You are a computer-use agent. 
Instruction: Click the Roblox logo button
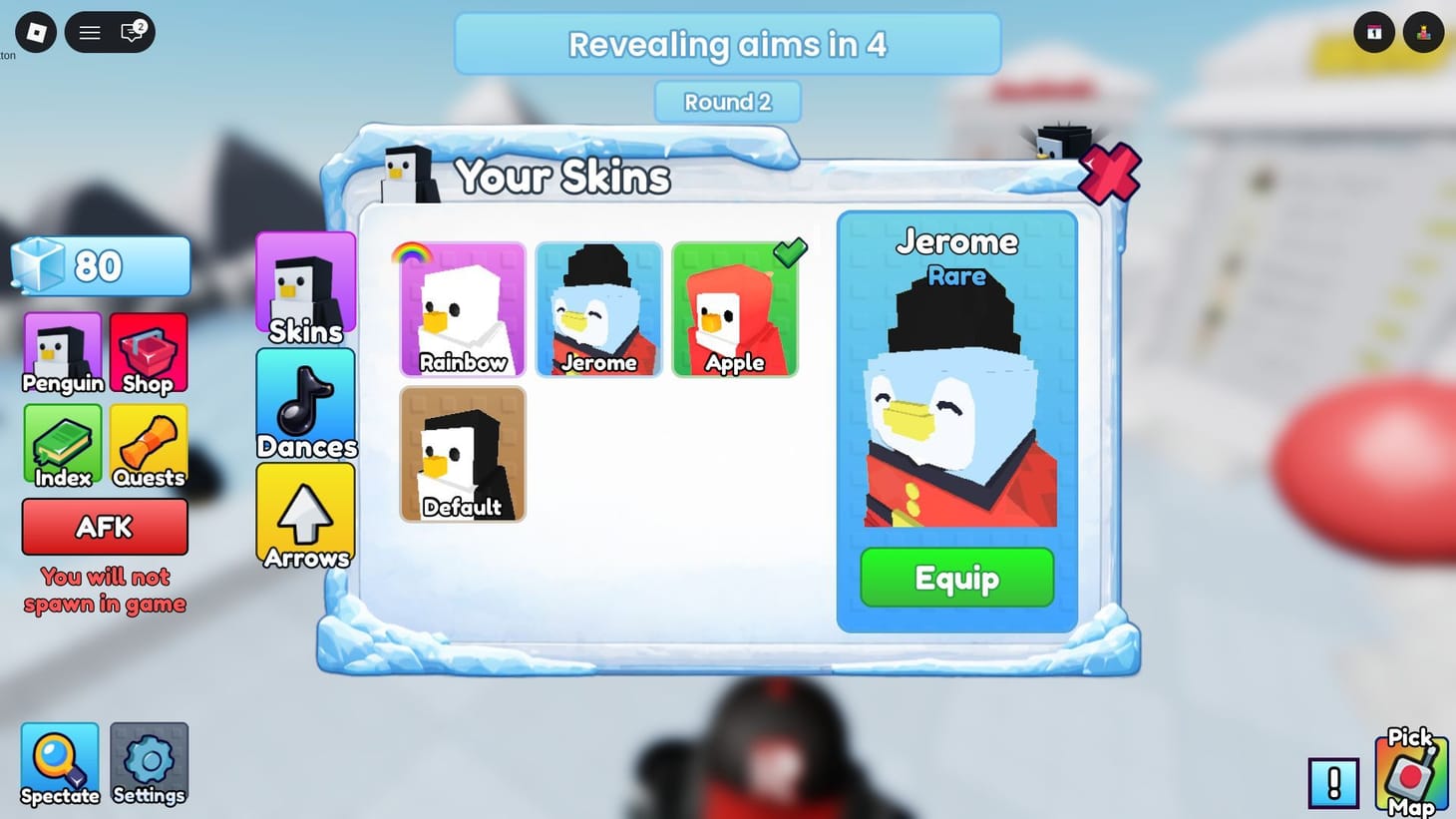coord(35,31)
